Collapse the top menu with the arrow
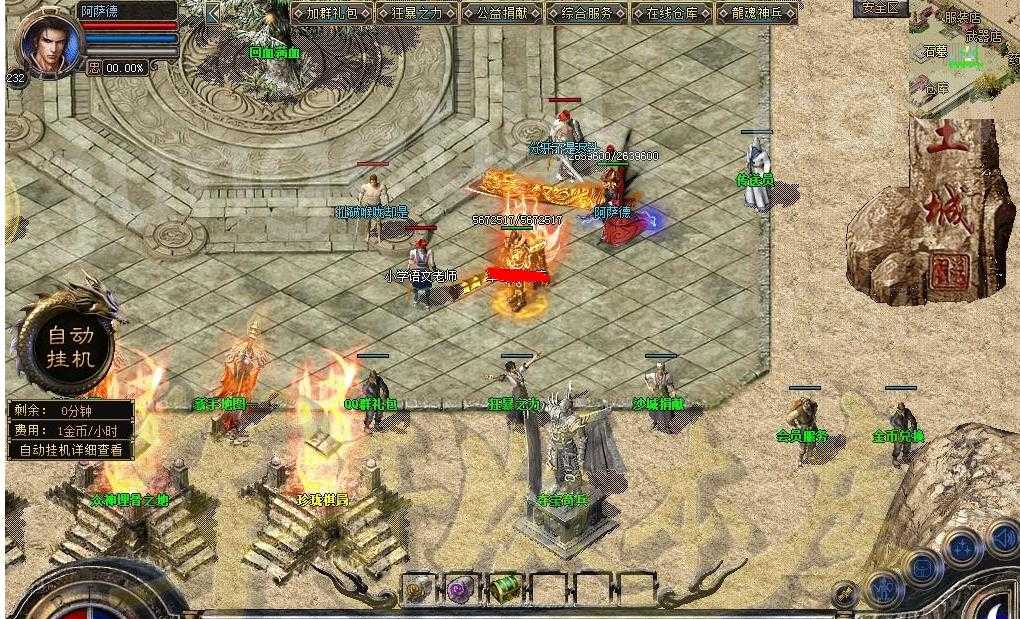 coord(213,13)
